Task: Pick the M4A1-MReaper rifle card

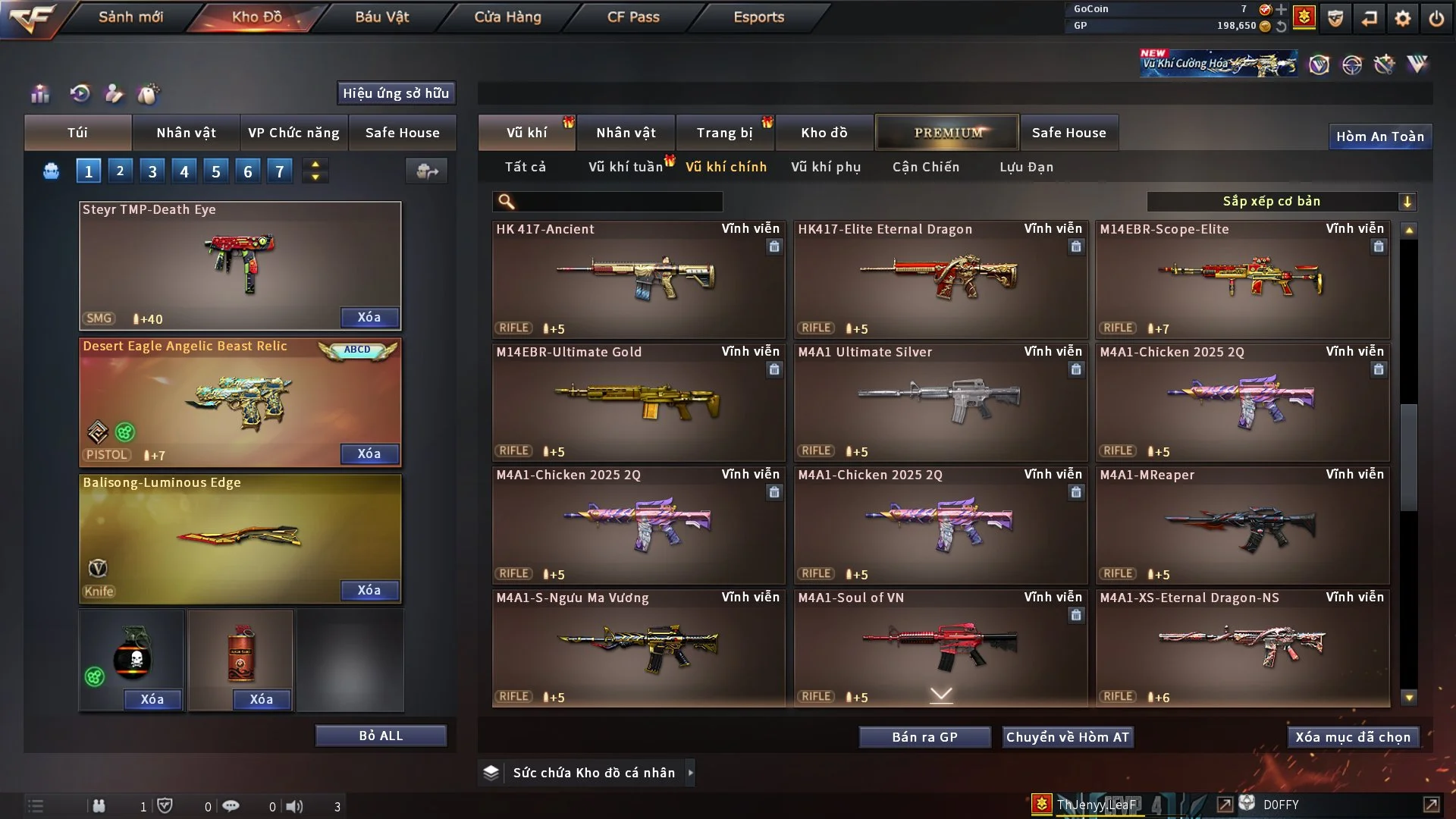Action: point(1242,525)
